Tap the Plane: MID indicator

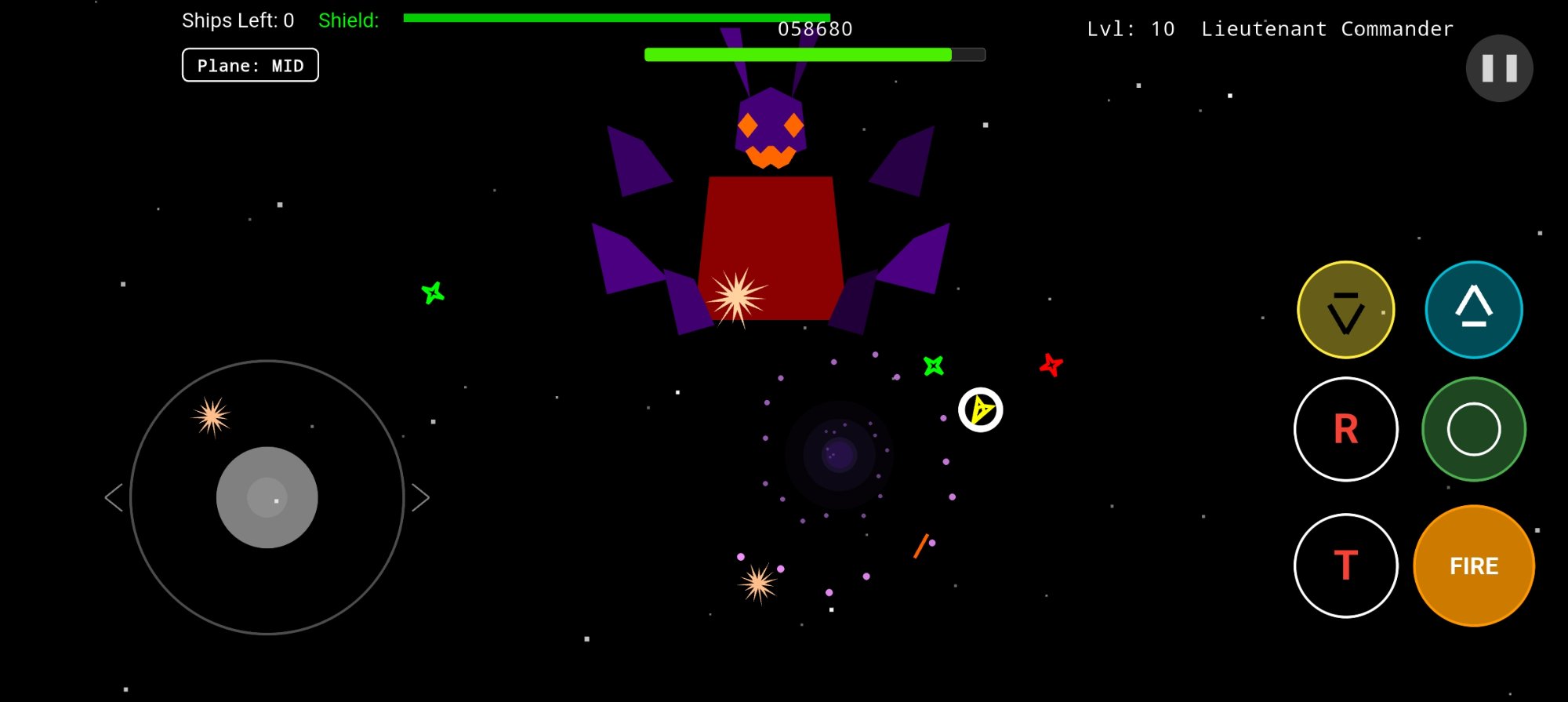tap(250, 65)
